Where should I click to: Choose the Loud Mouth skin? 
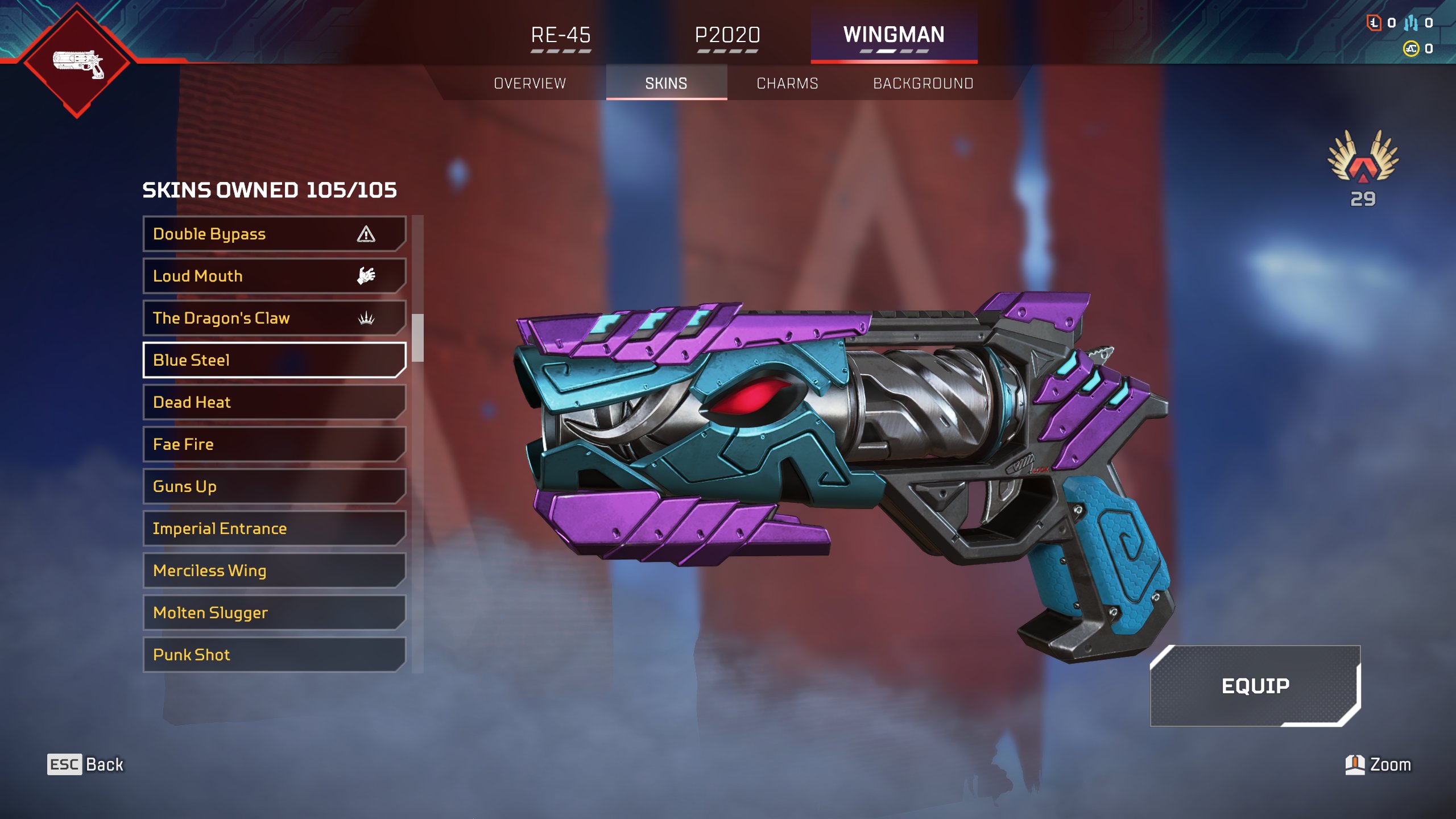(x=274, y=276)
